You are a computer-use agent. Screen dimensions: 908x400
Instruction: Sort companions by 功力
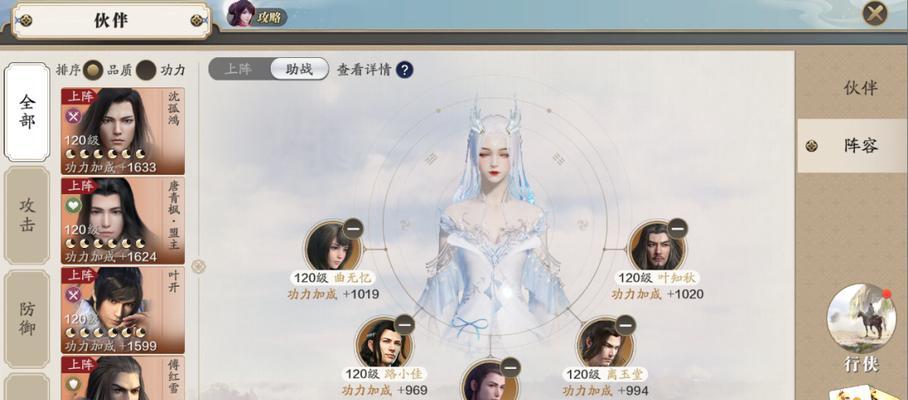click(x=147, y=70)
